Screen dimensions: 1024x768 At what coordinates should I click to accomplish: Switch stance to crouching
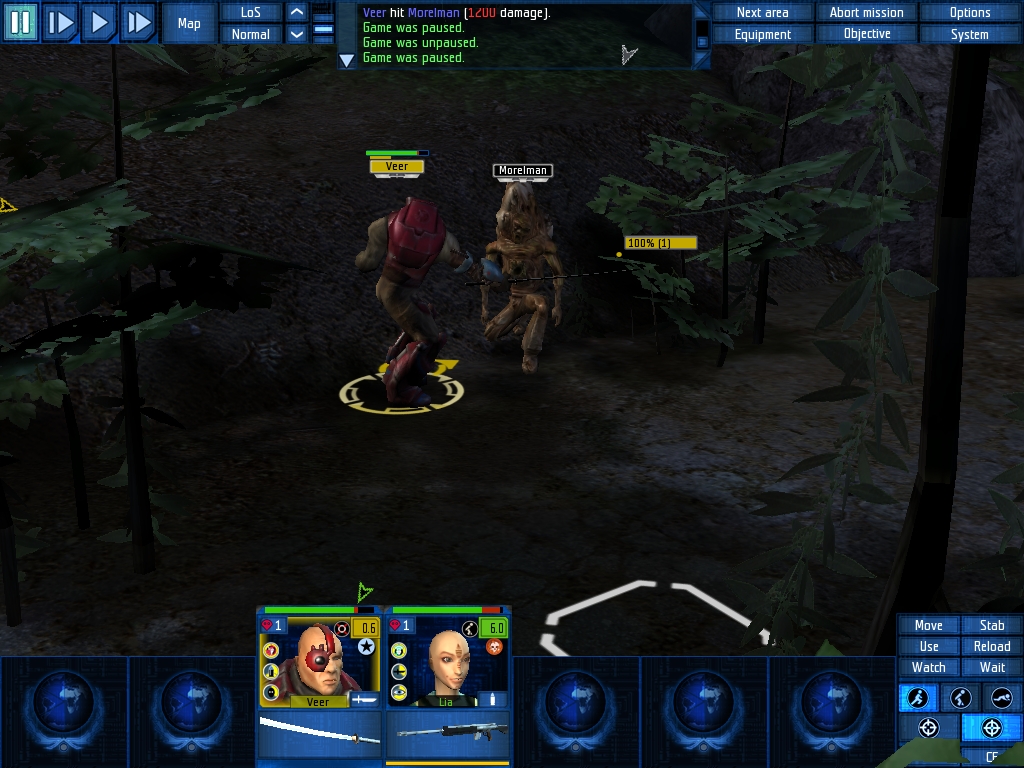960,698
